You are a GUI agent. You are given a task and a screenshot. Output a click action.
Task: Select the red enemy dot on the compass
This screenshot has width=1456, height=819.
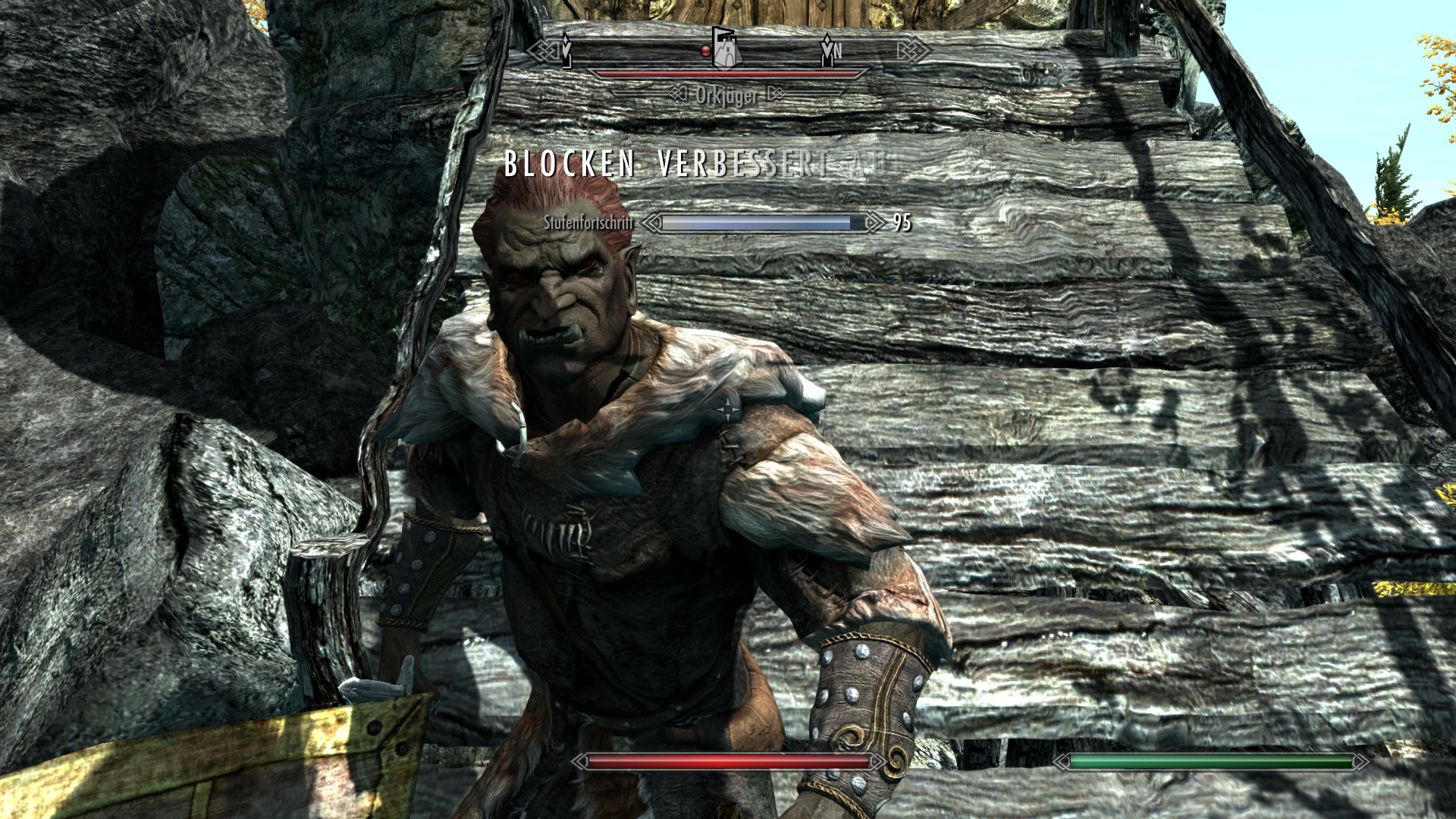[x=705, y=51]
